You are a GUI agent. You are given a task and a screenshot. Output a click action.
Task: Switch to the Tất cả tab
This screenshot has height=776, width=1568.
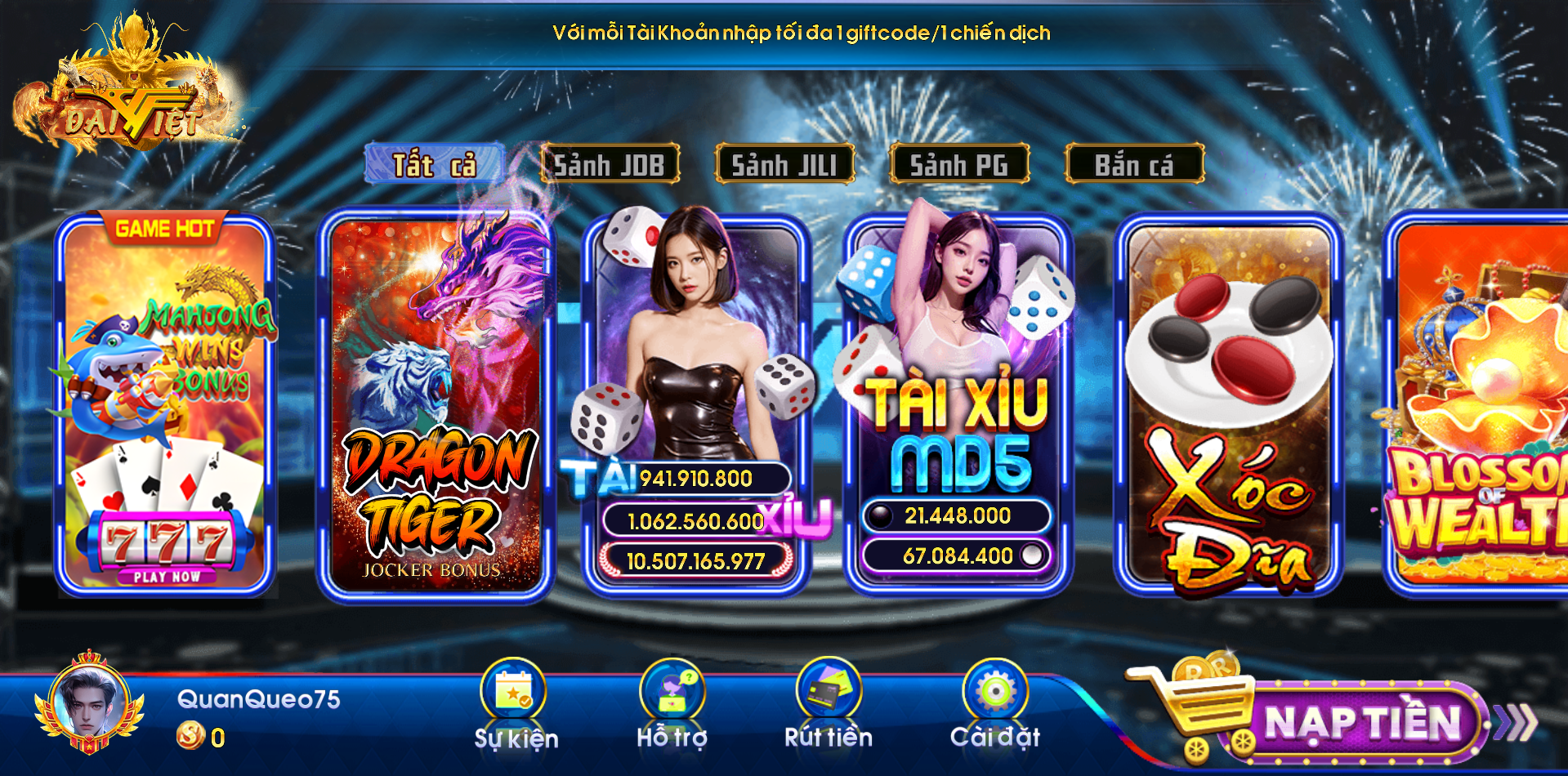(434, 164)
